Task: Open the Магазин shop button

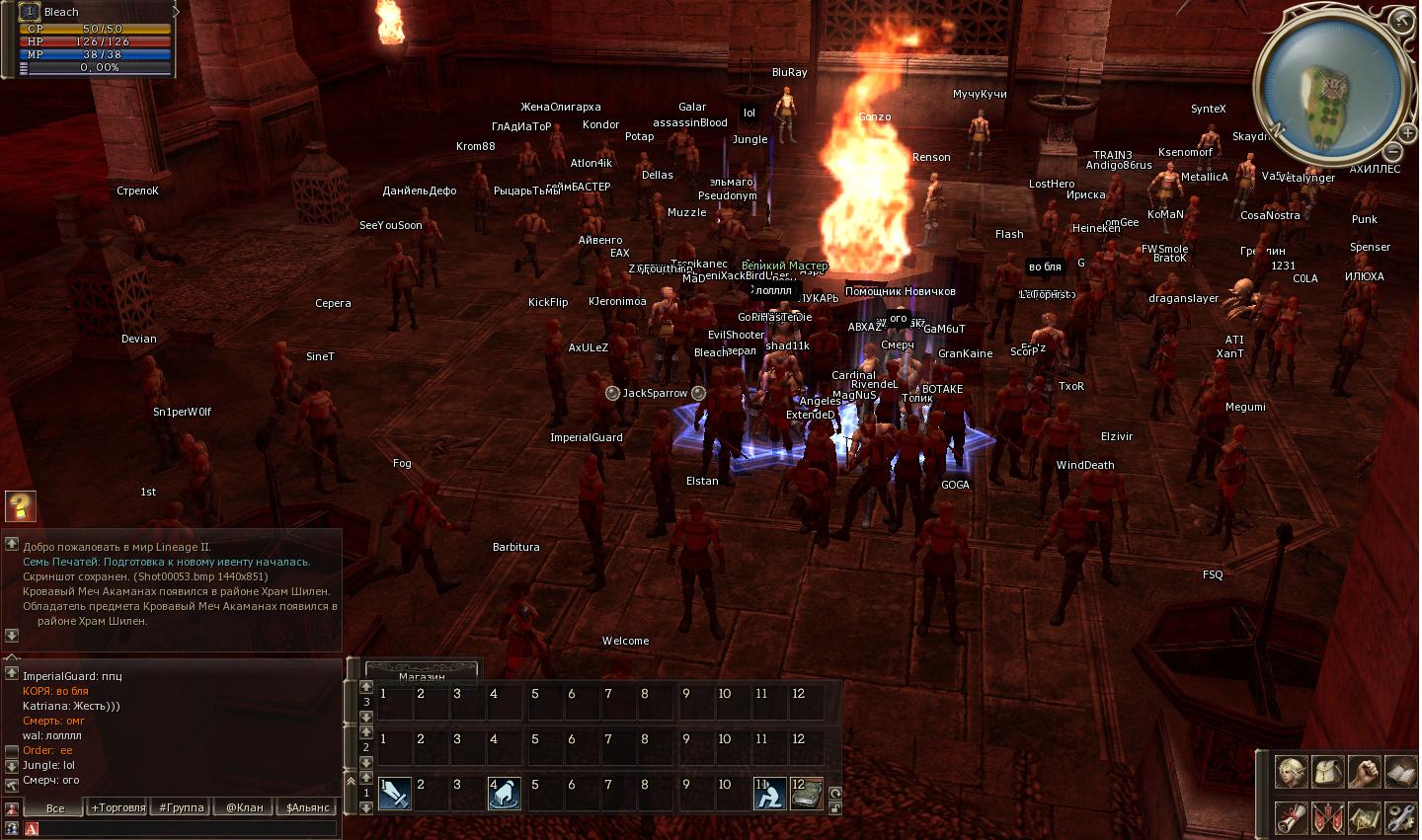Action: [x=422, y=675]
